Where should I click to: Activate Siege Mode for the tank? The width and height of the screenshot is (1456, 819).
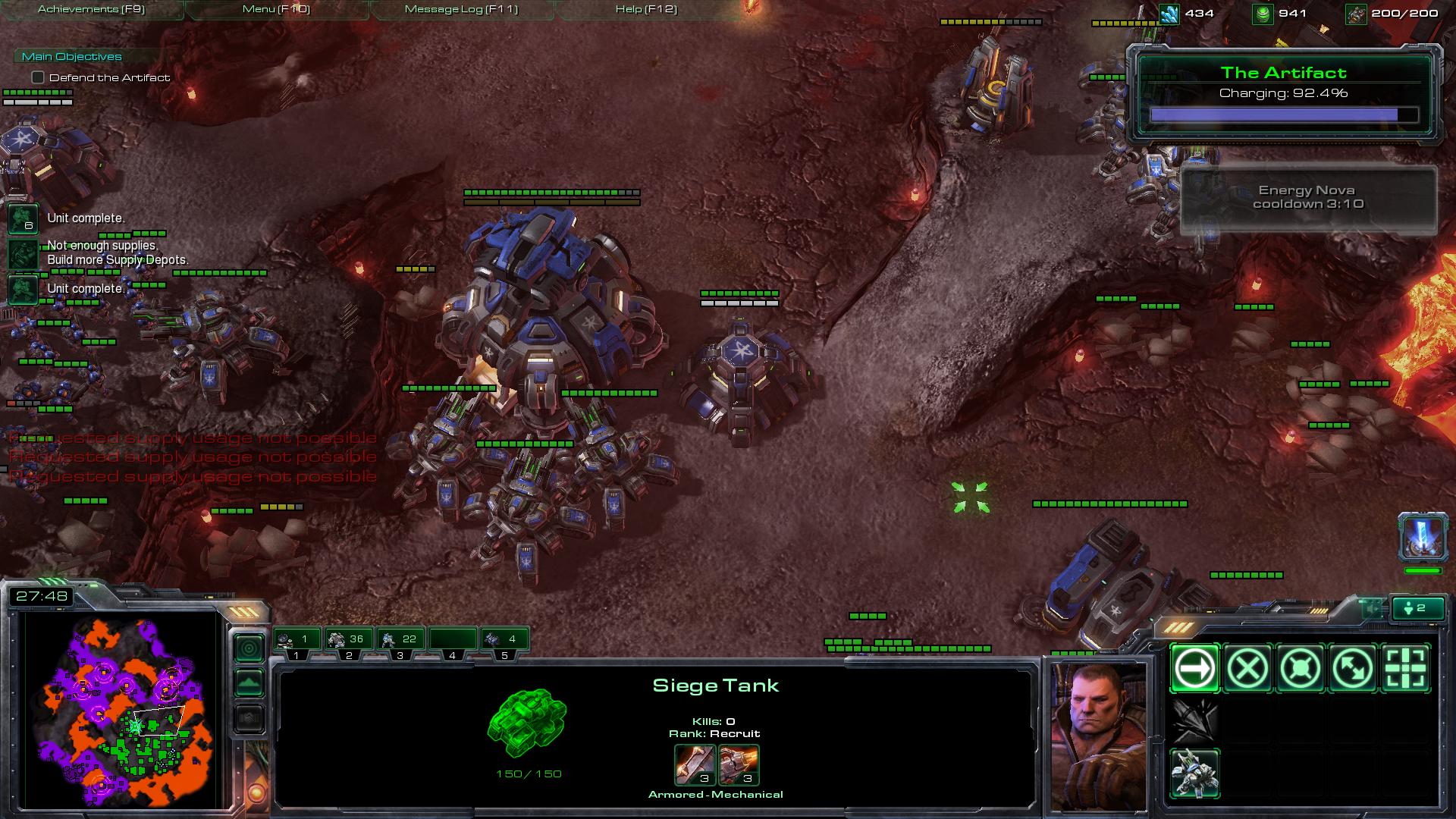[1194, 773]
